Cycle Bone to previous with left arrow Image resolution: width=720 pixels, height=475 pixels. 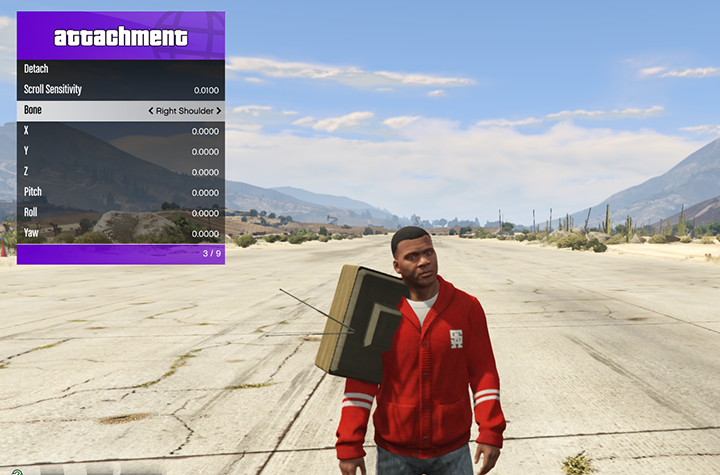151,111
